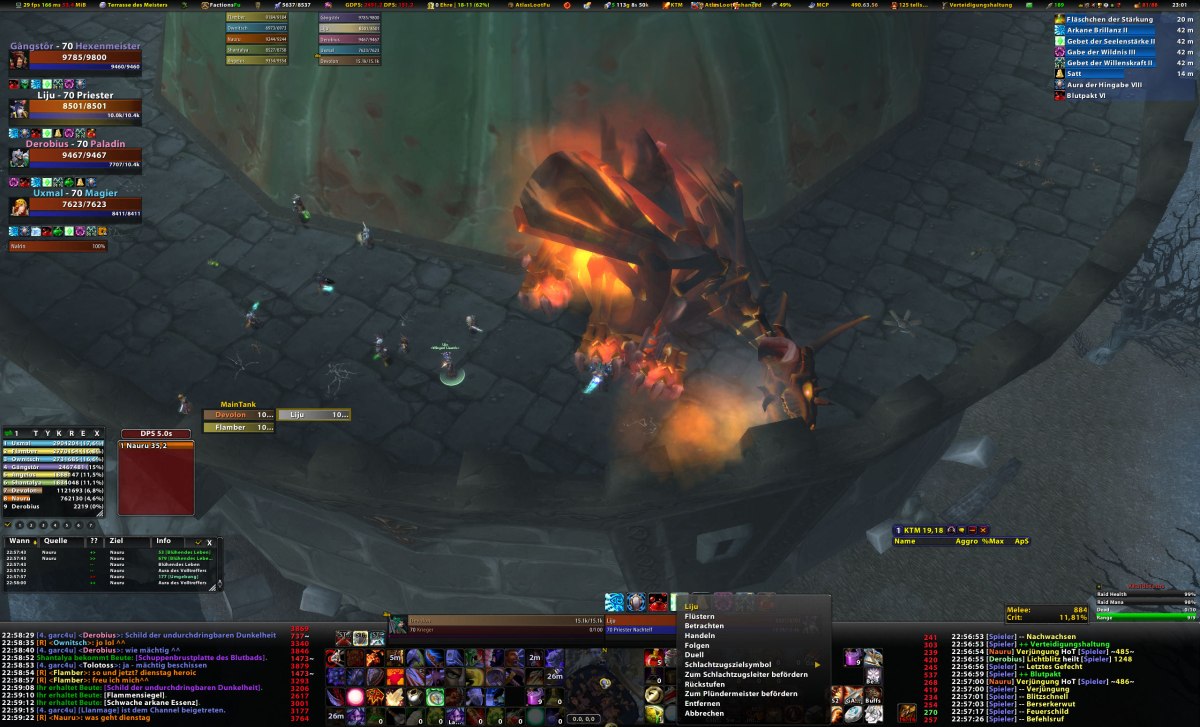Close the menu with Abbrechen
This screenshot has width=1200, height=727.
pos(704,713)
